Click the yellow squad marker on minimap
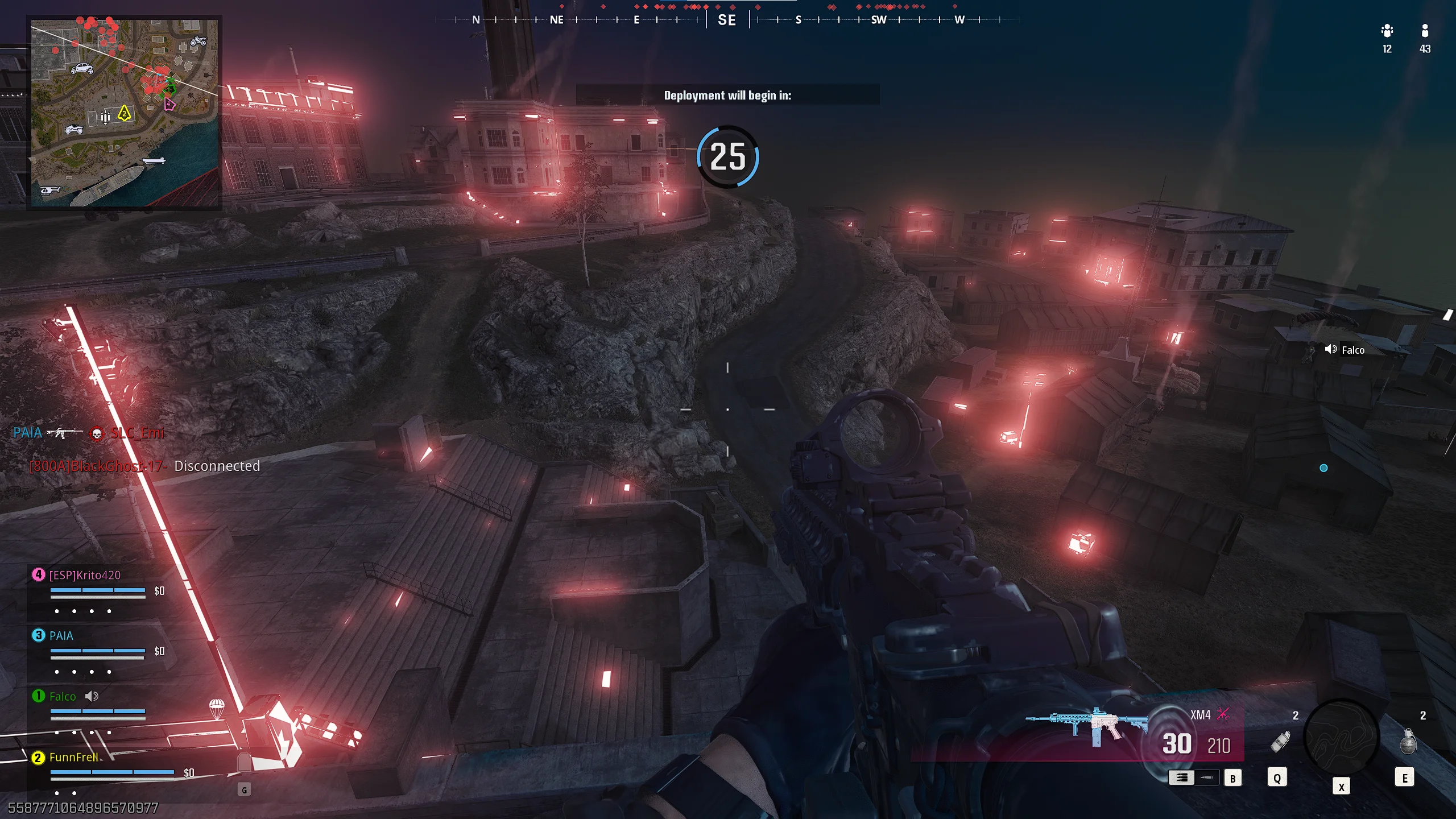The width and height of the screenshot is (1456, 819). (x=124, y=114)
